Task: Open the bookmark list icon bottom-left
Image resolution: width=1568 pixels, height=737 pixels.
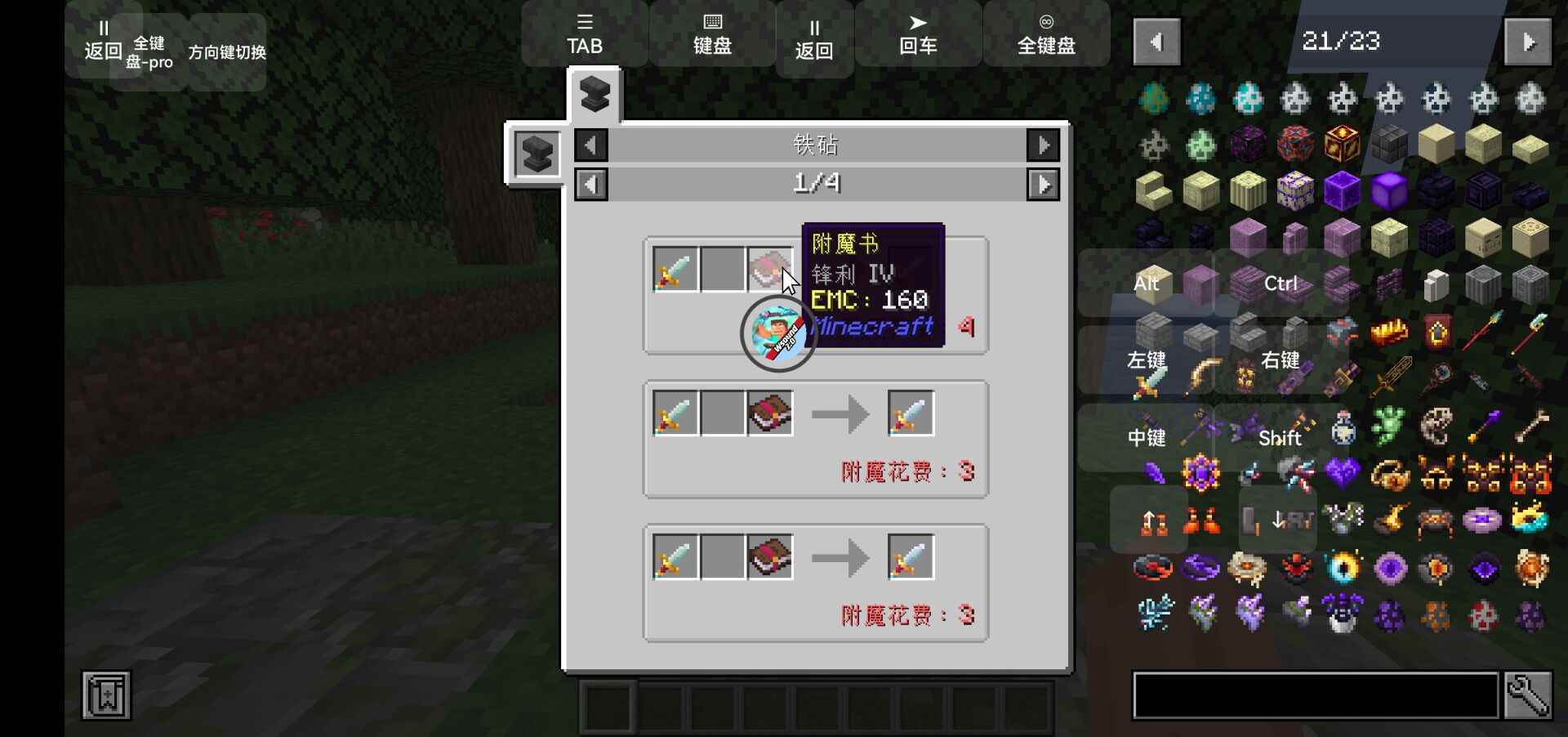Action: pyautogui.click(x=105, y=695)
